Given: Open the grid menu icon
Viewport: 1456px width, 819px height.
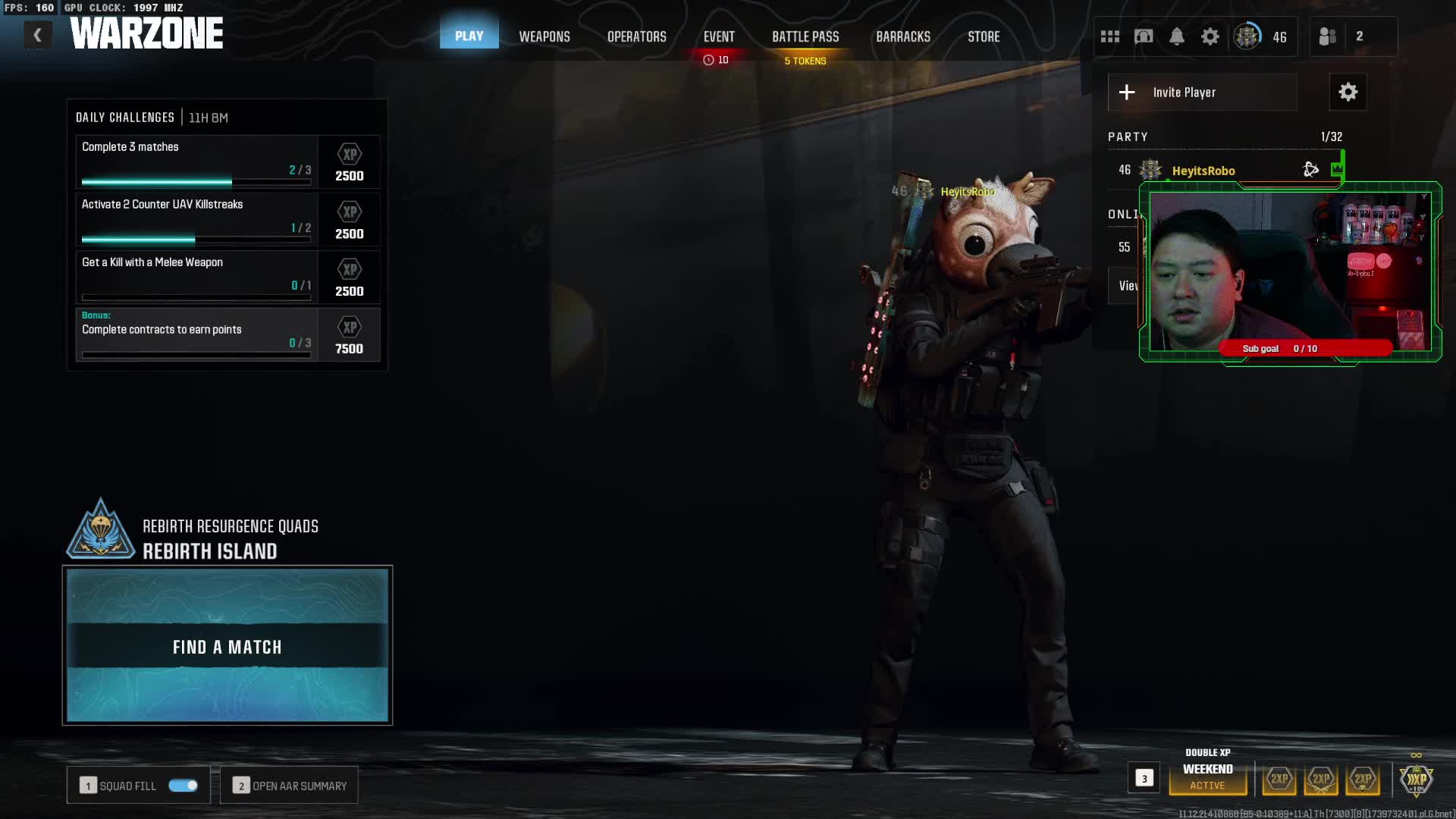Looking at the screenshot, I should point(1109,36).
